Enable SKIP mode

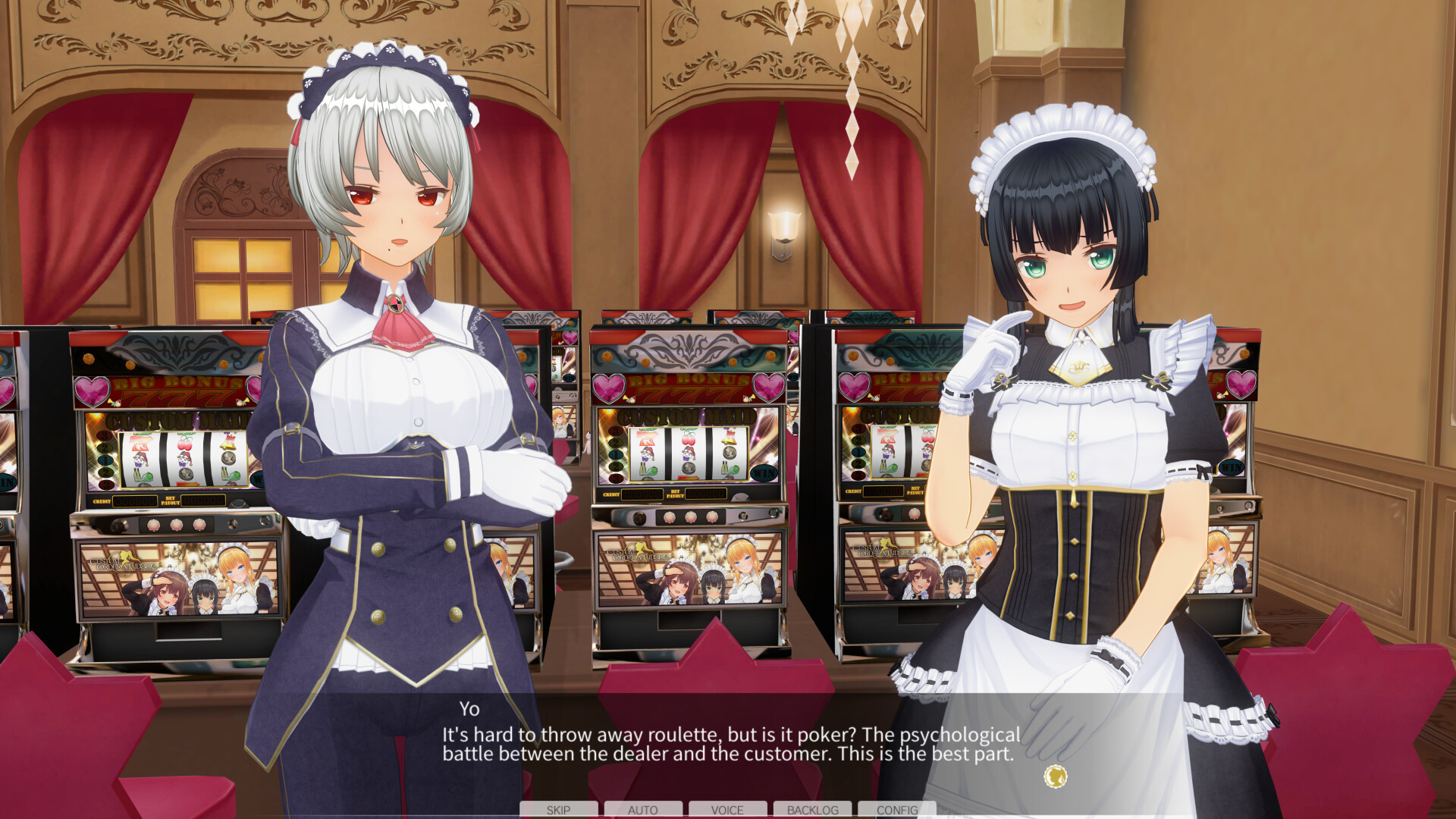(557, 810)
